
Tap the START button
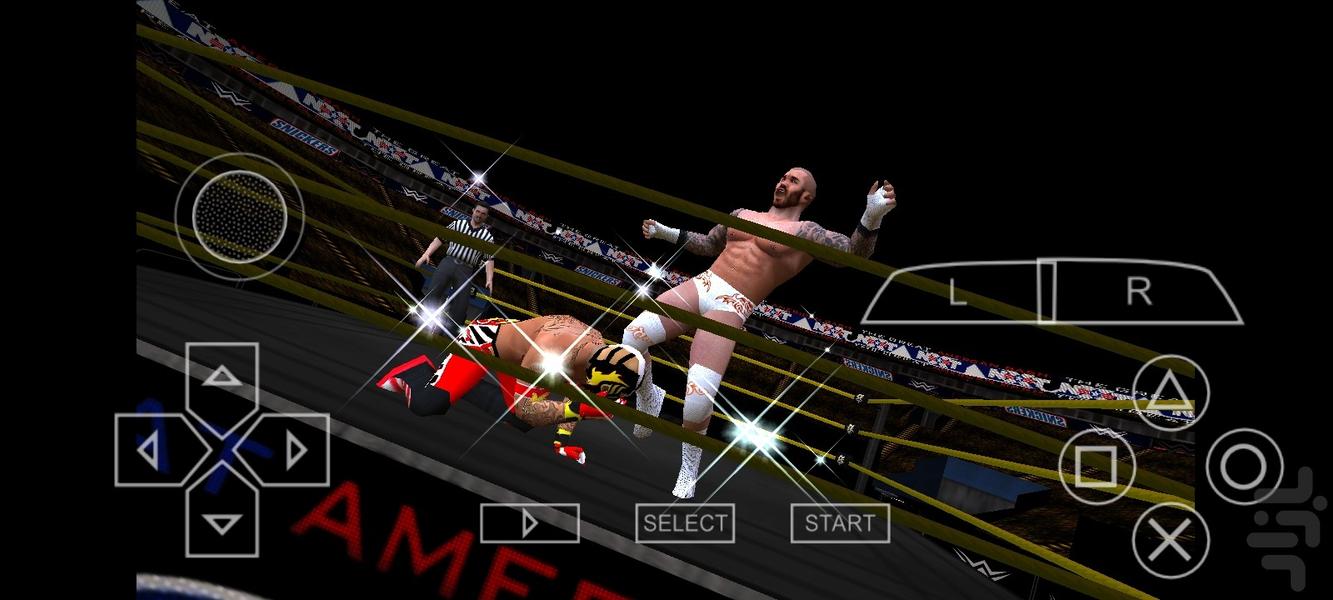(840, 523)
